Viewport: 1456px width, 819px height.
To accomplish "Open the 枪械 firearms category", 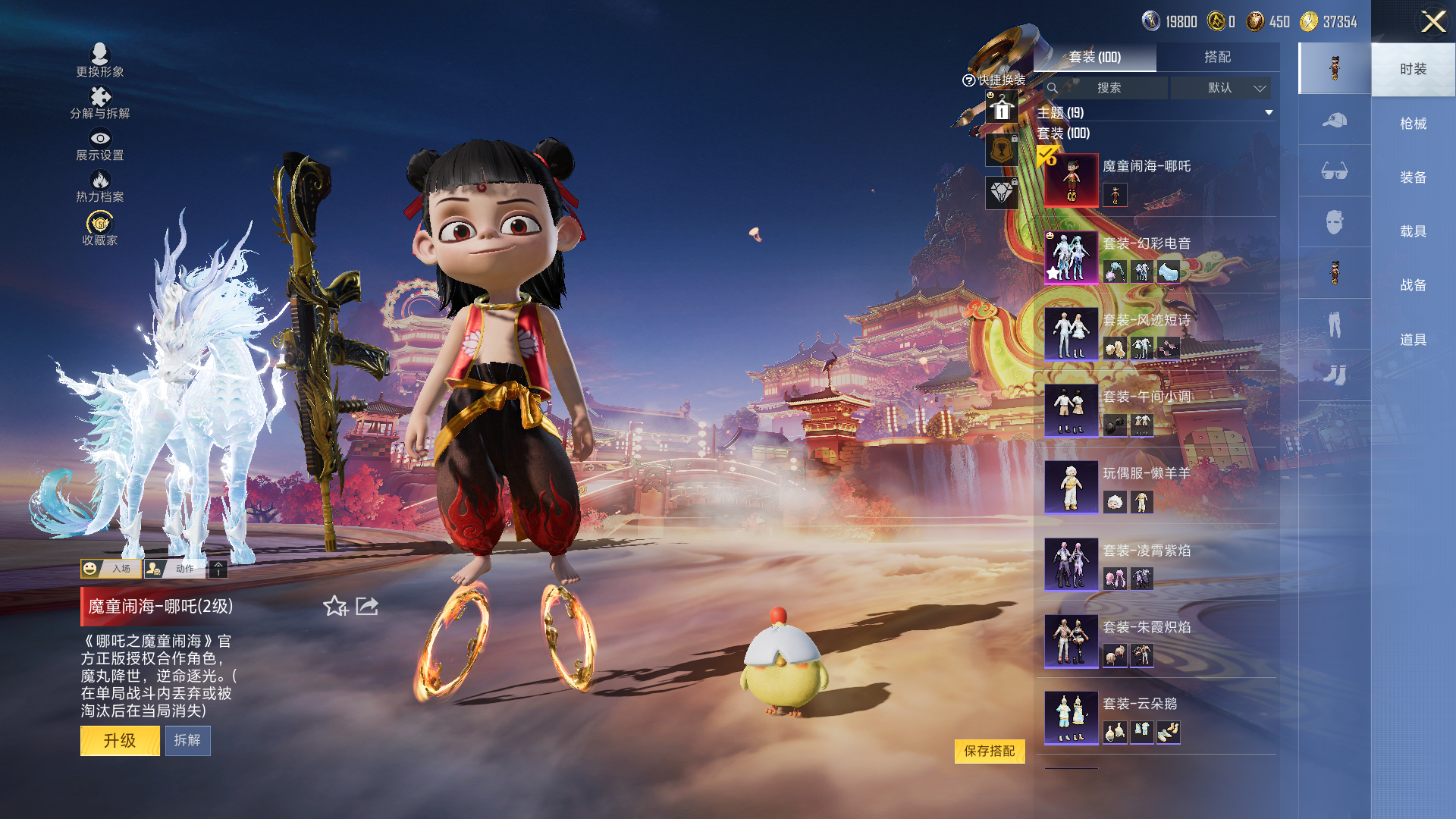I will coord(1413,124).
